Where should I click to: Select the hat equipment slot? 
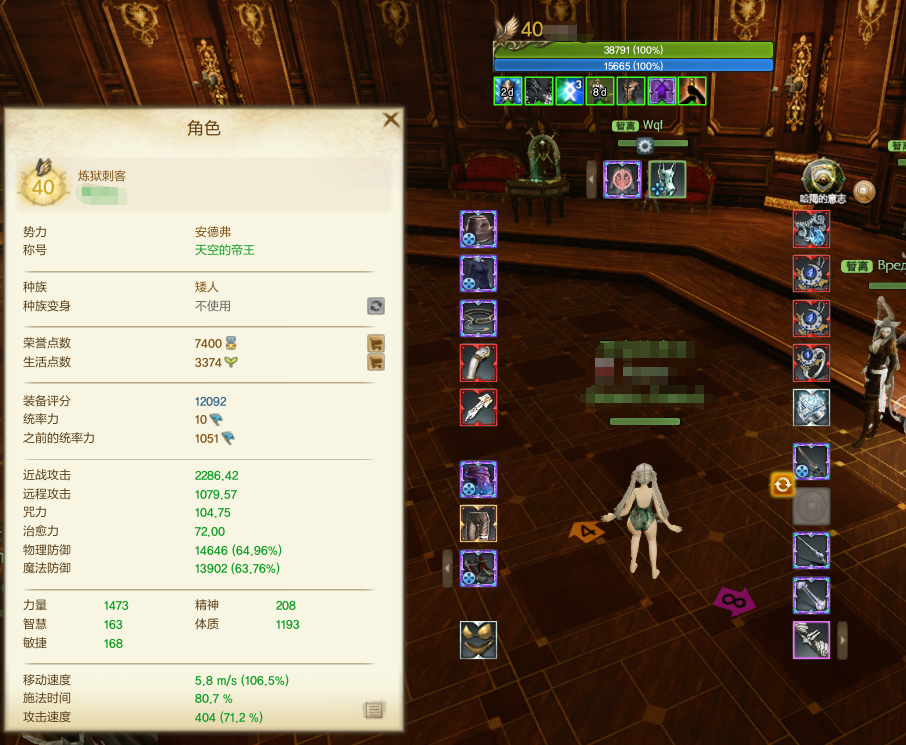[478, 228]
